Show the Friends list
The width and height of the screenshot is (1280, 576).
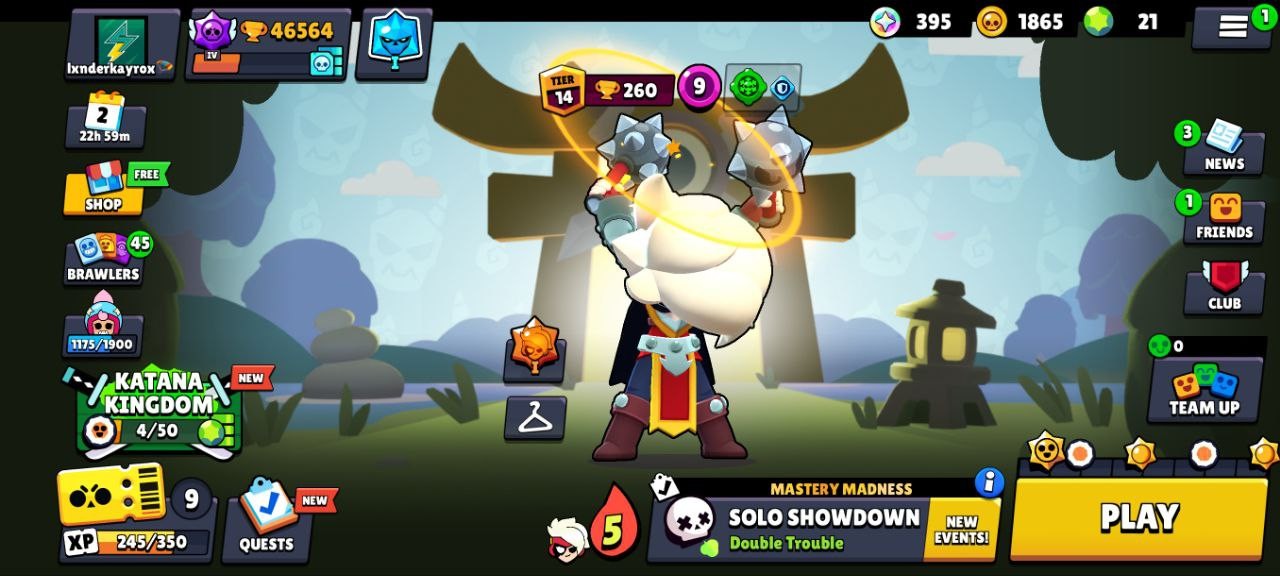(1224, 217)
